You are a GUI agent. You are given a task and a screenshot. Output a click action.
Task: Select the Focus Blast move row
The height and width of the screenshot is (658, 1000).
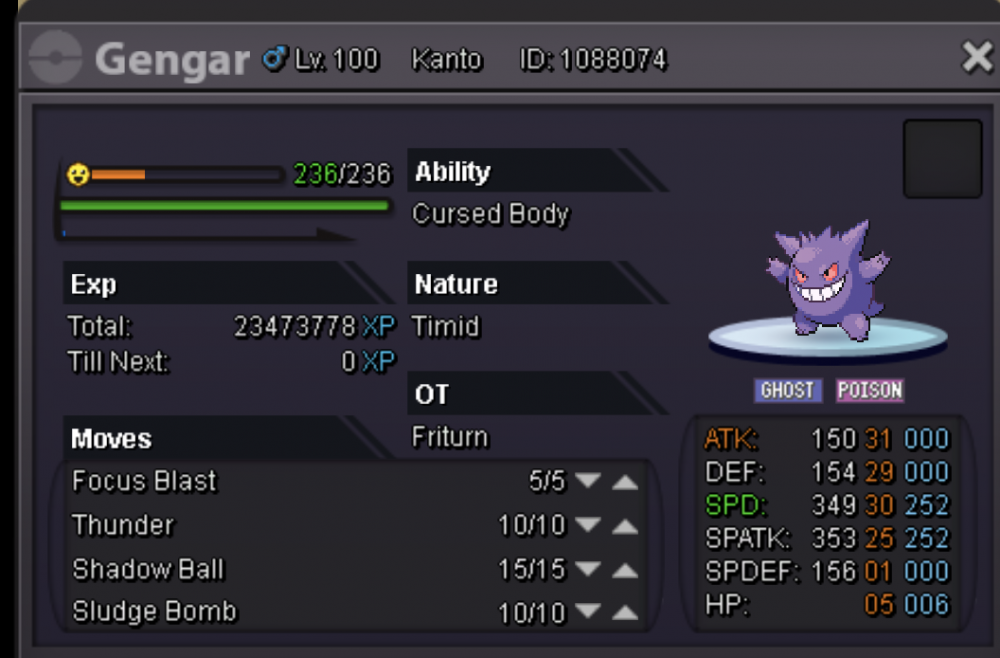(x=145, y=482)
